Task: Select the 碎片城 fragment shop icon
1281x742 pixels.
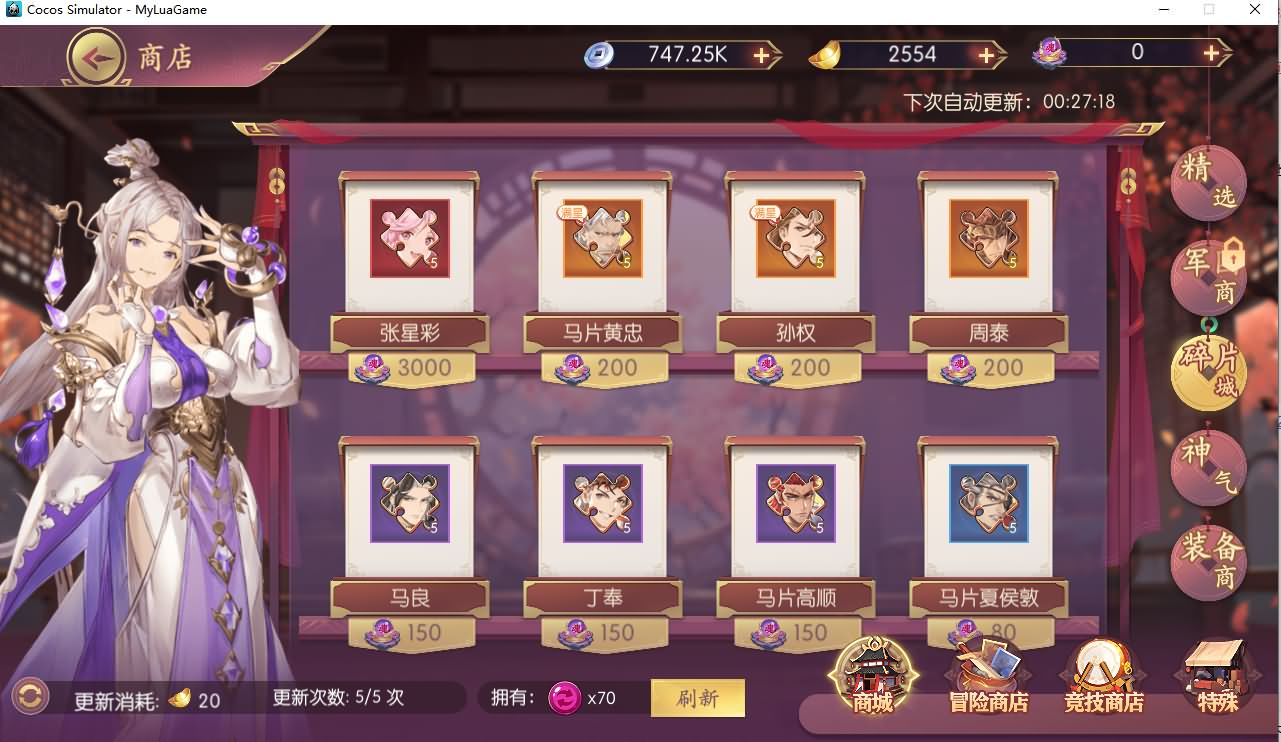Action: [1207, 371]
